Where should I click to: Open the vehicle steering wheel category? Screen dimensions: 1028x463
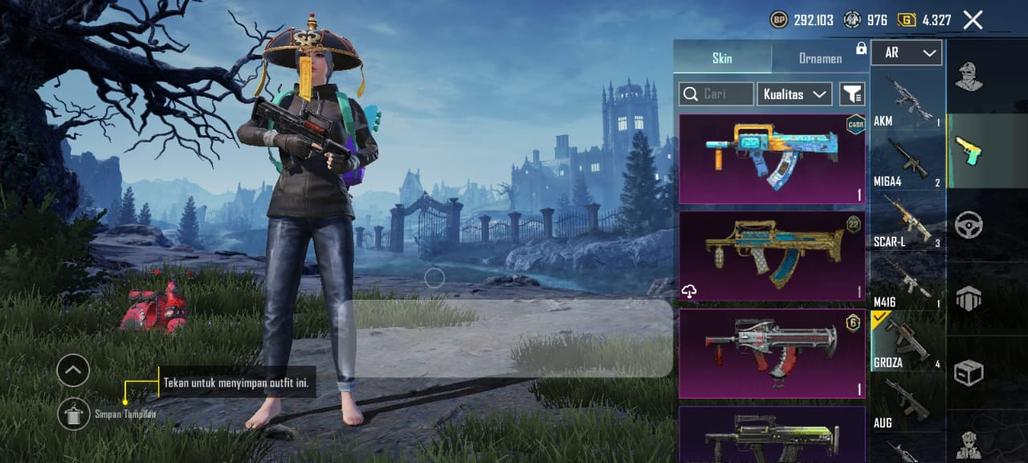[x=968, y=224]
